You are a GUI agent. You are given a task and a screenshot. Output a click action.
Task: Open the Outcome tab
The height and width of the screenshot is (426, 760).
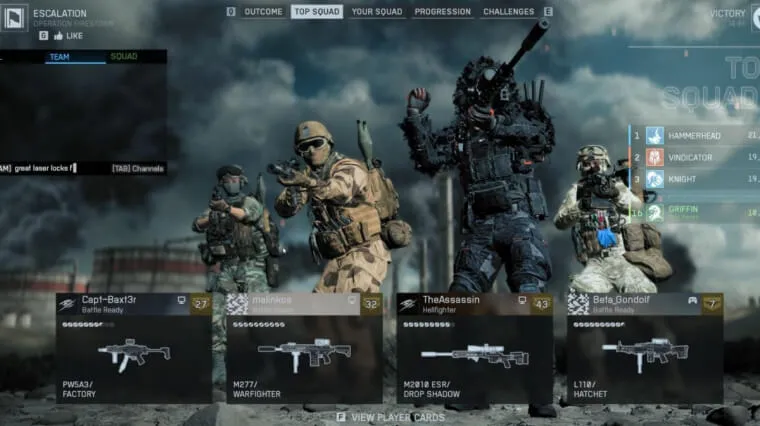(263, 12)
